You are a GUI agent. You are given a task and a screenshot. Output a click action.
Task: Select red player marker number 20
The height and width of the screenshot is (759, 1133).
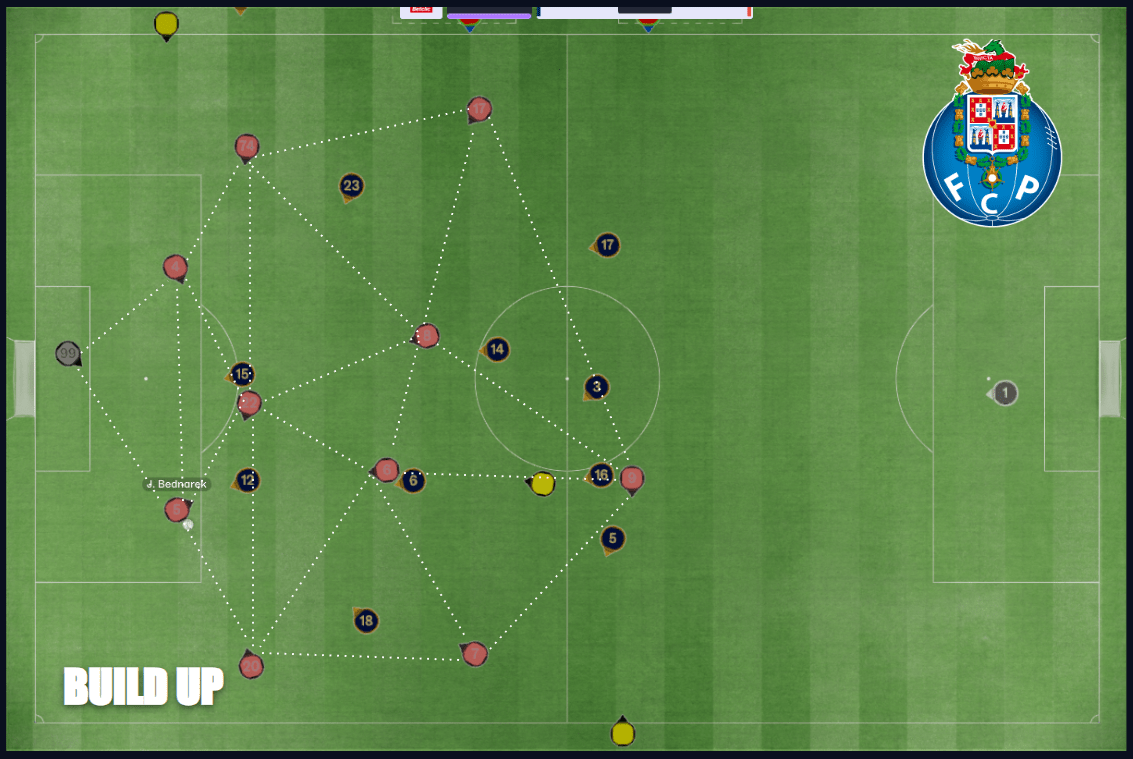(x=251, y=666)
